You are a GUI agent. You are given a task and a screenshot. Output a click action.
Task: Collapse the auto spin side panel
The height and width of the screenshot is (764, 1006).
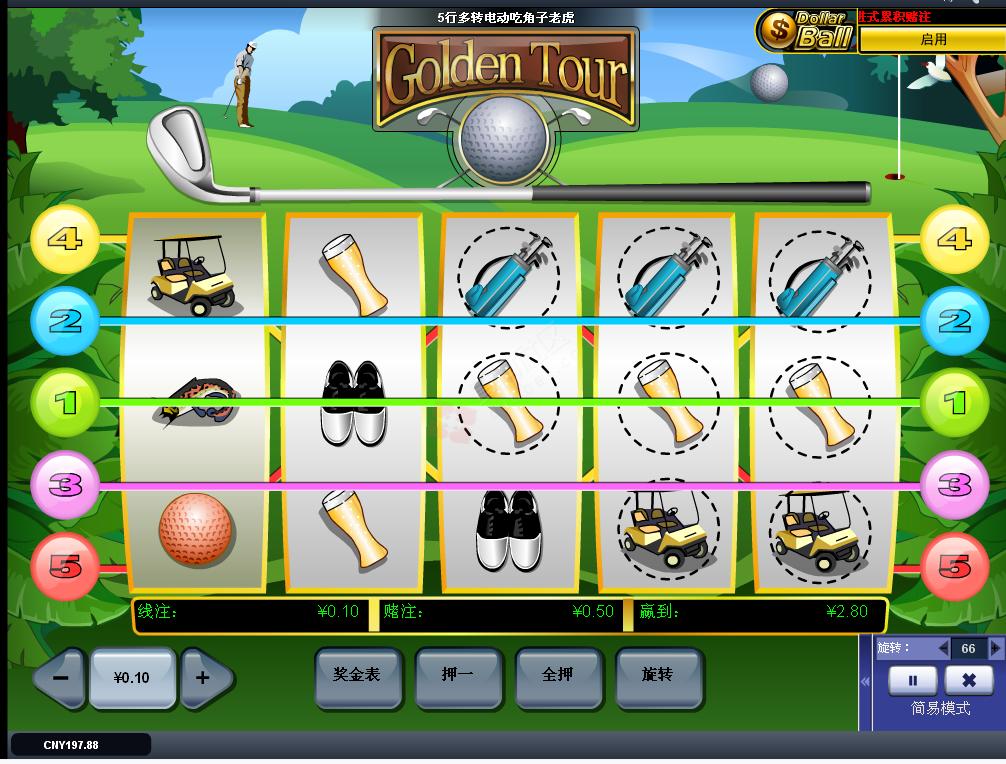[x=866, y=681]
